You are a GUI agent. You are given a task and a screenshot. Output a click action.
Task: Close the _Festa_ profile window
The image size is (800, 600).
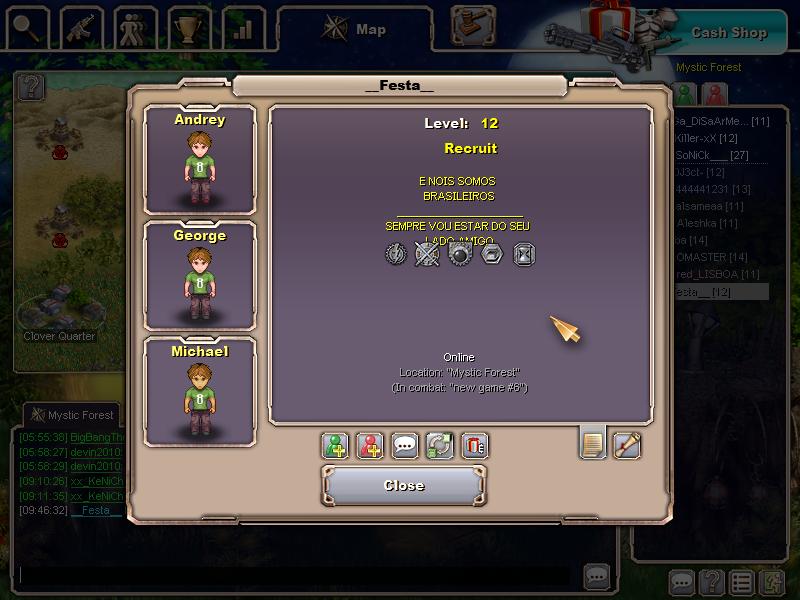click(x=404, y=485)
